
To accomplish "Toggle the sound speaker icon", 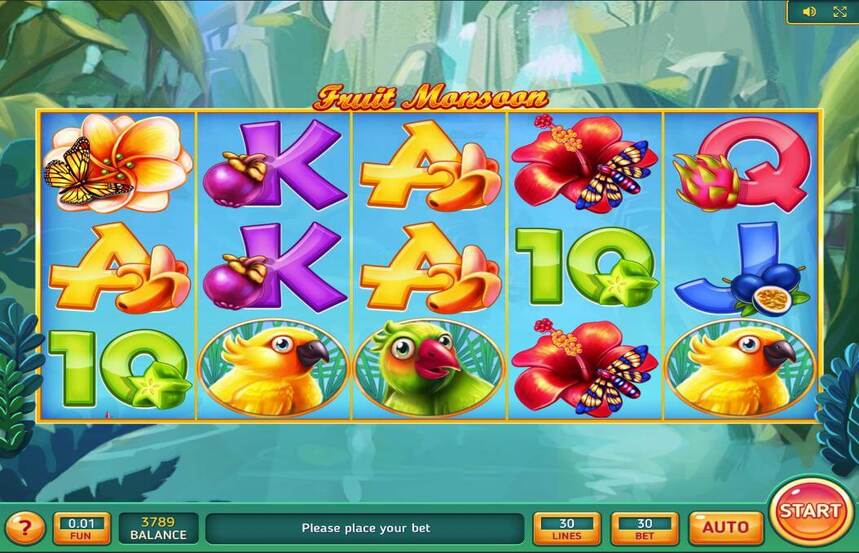I will (809, 12).
